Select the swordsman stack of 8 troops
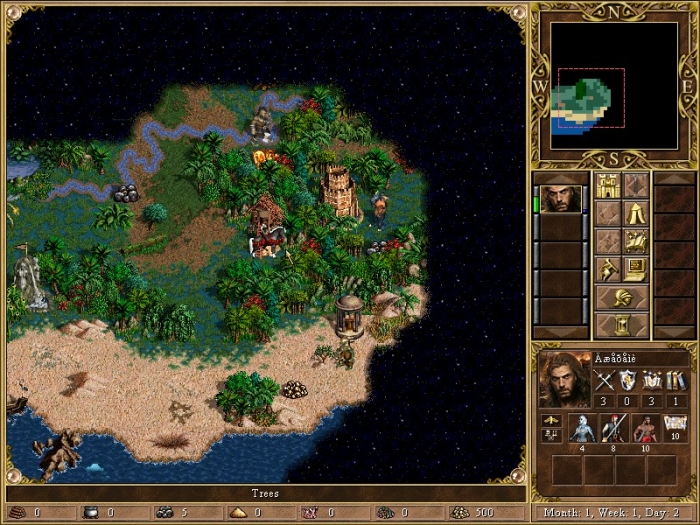This screenshot has width=700, height=525. [613, 428]
